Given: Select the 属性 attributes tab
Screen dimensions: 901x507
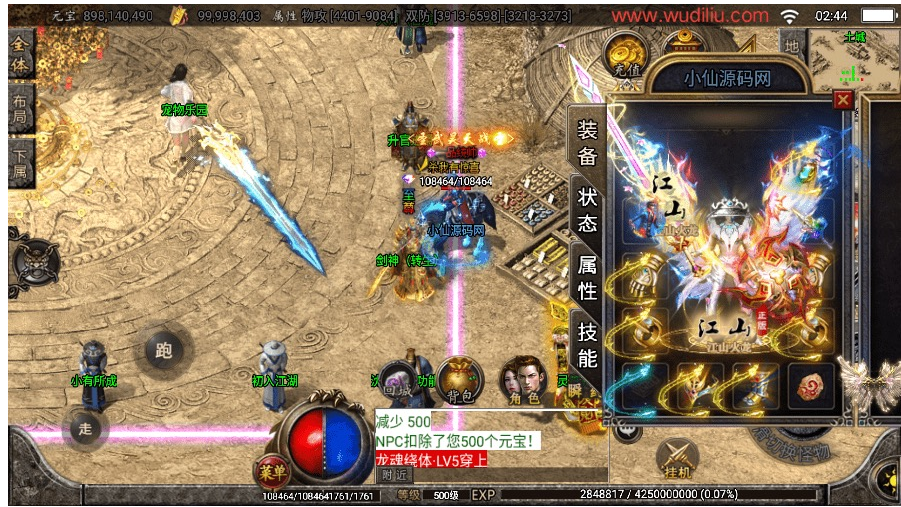Looking at the screenshot, I should click(588, 277).
